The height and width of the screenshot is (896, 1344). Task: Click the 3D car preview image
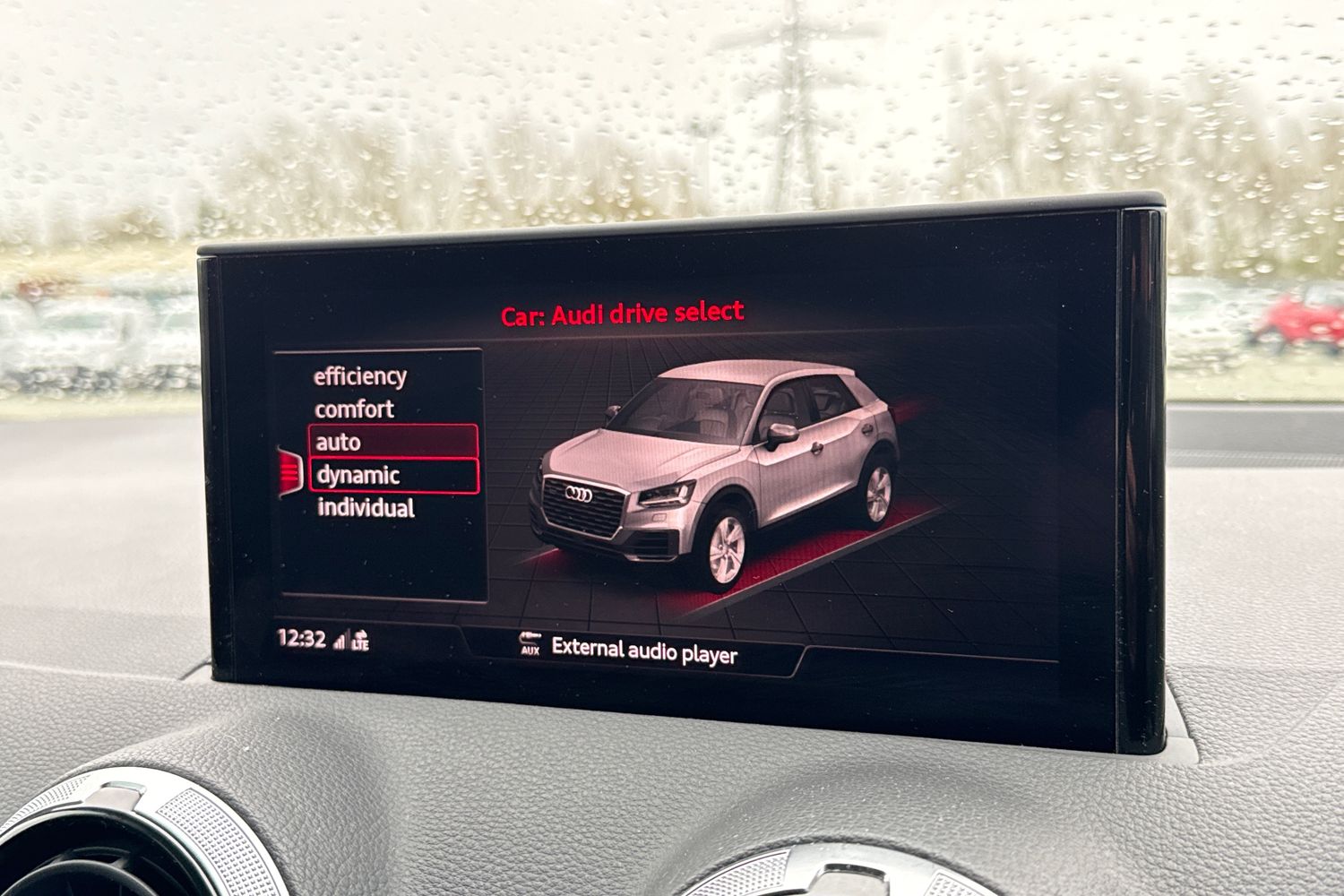click(x=717, y=466)
